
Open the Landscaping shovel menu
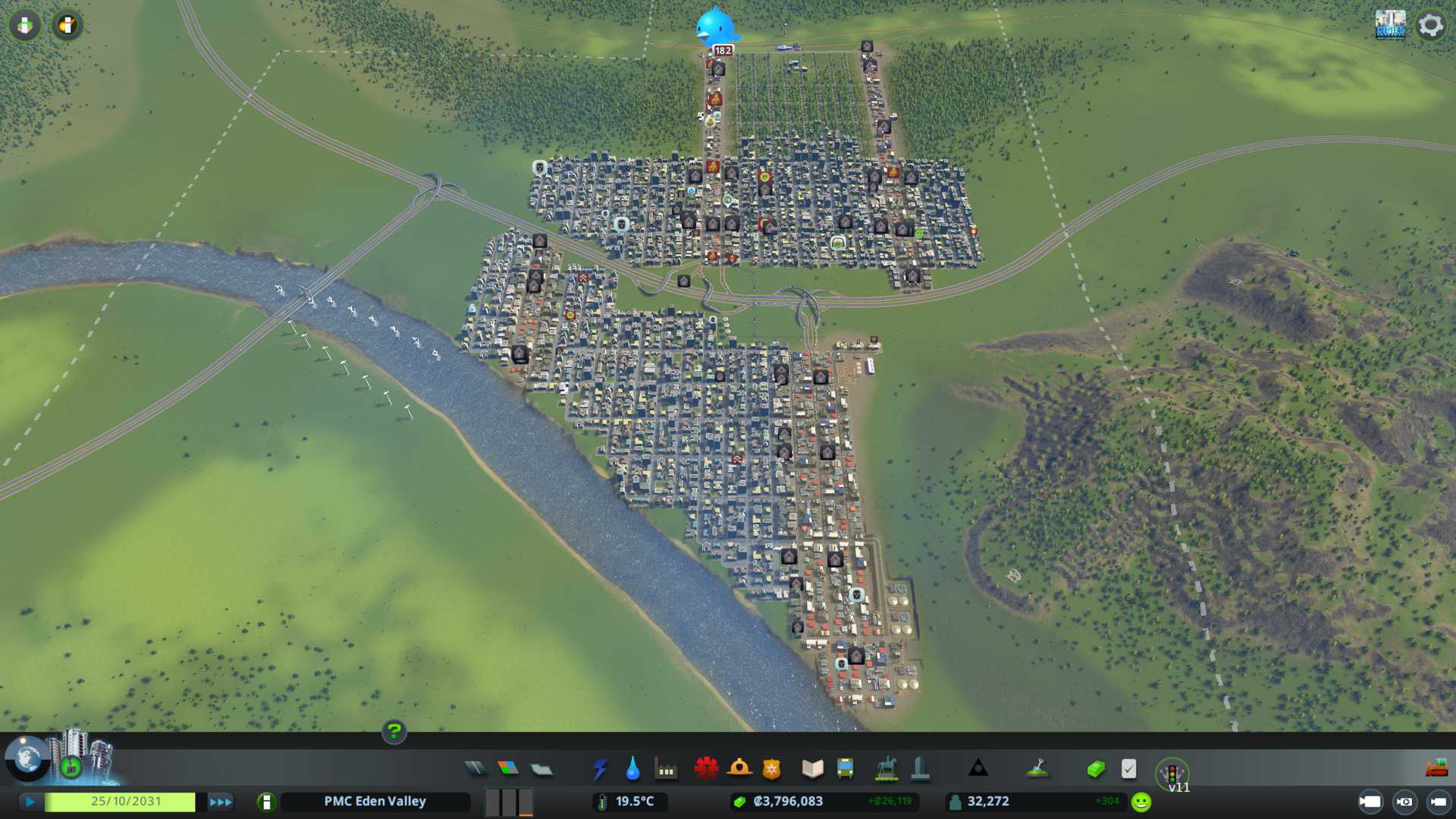click(x=1037, y=769)
